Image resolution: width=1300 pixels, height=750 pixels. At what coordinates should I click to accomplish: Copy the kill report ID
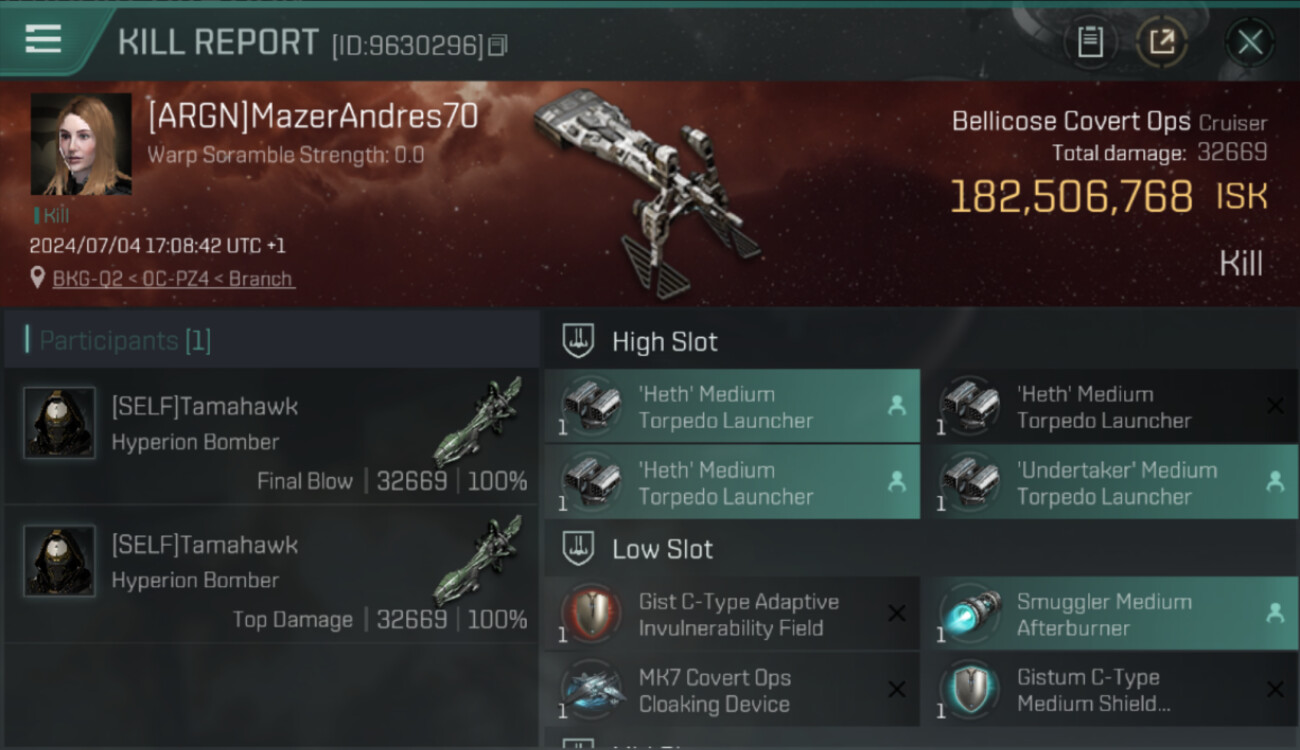pyautogui.click(x=498, y=45)
